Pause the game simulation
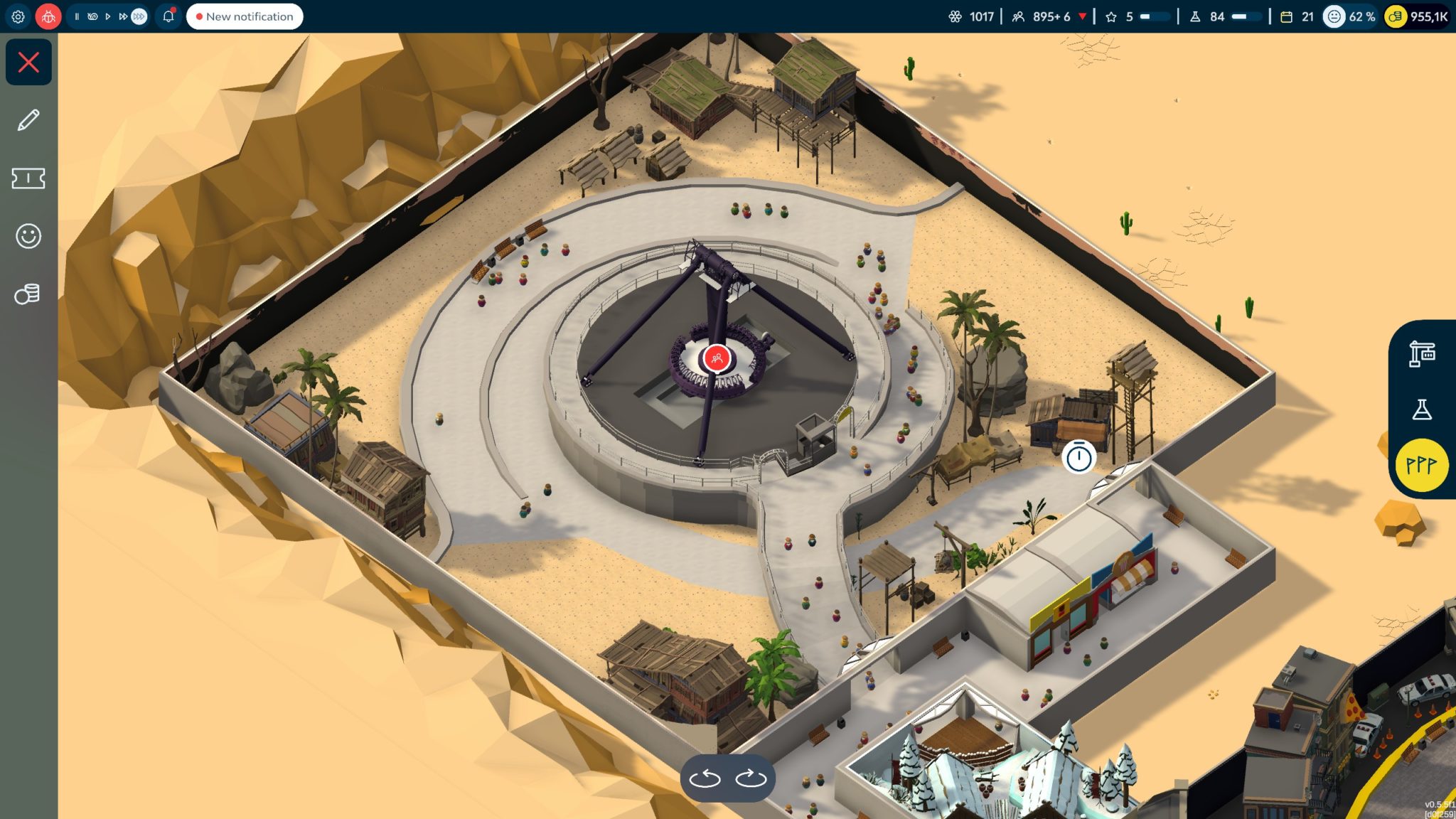 pos(77,16)
